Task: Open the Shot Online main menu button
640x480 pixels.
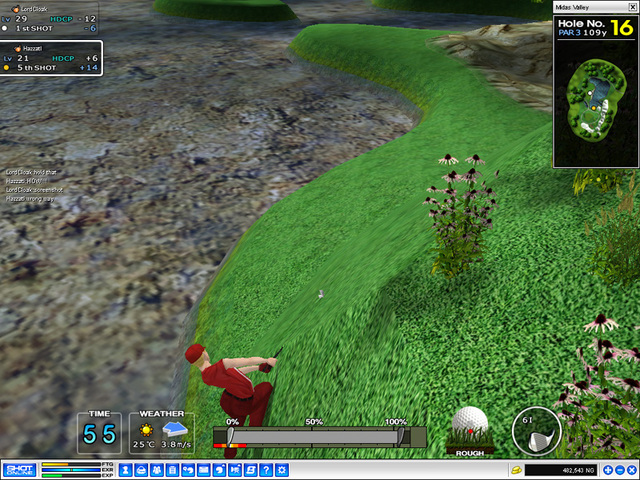Action: pyautogui.click(x=19, y=469)
